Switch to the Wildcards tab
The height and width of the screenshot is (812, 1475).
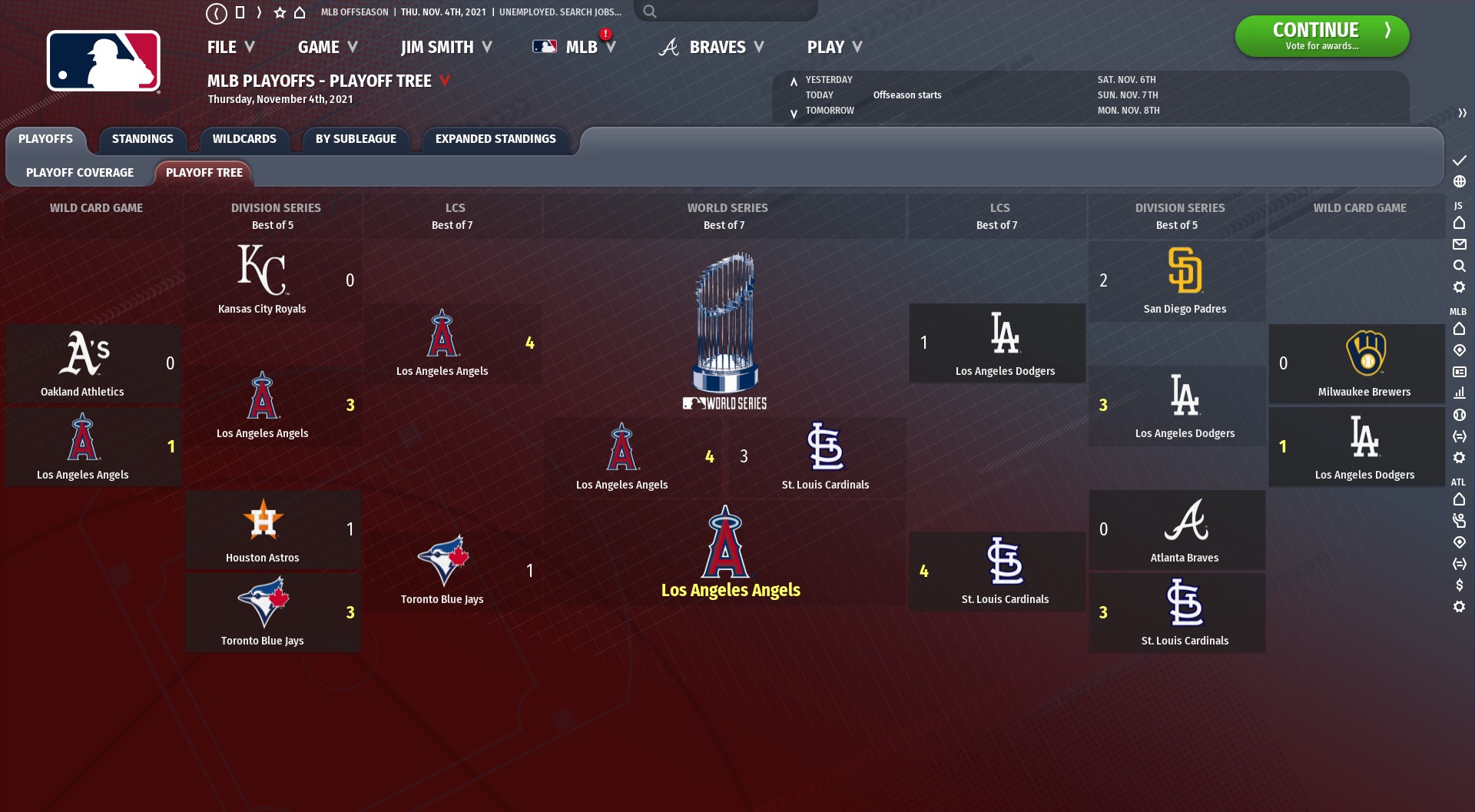pyautogui.click(x=244, y=139)
